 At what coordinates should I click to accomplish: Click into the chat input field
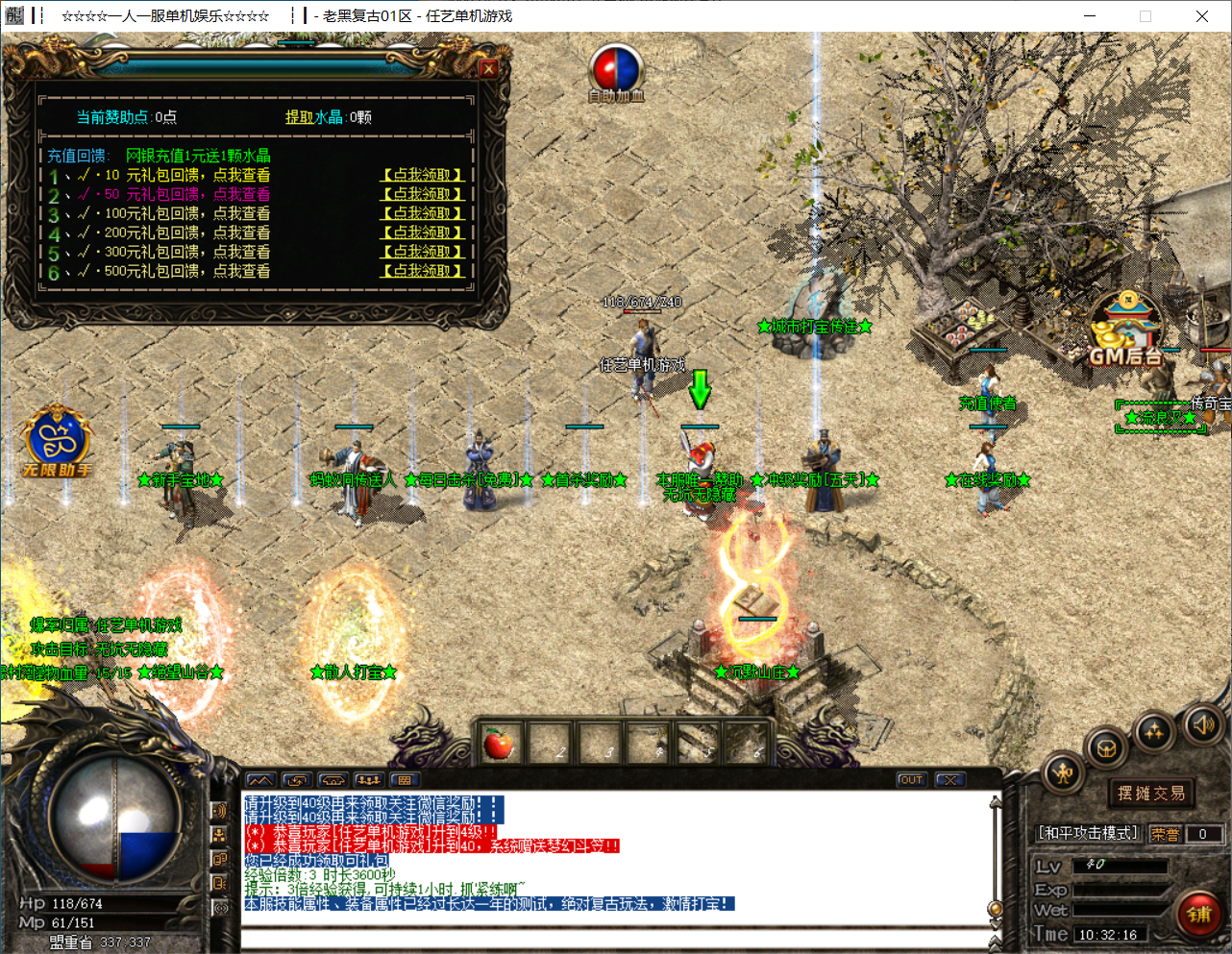pyautogui.click(x=615, y=939)
